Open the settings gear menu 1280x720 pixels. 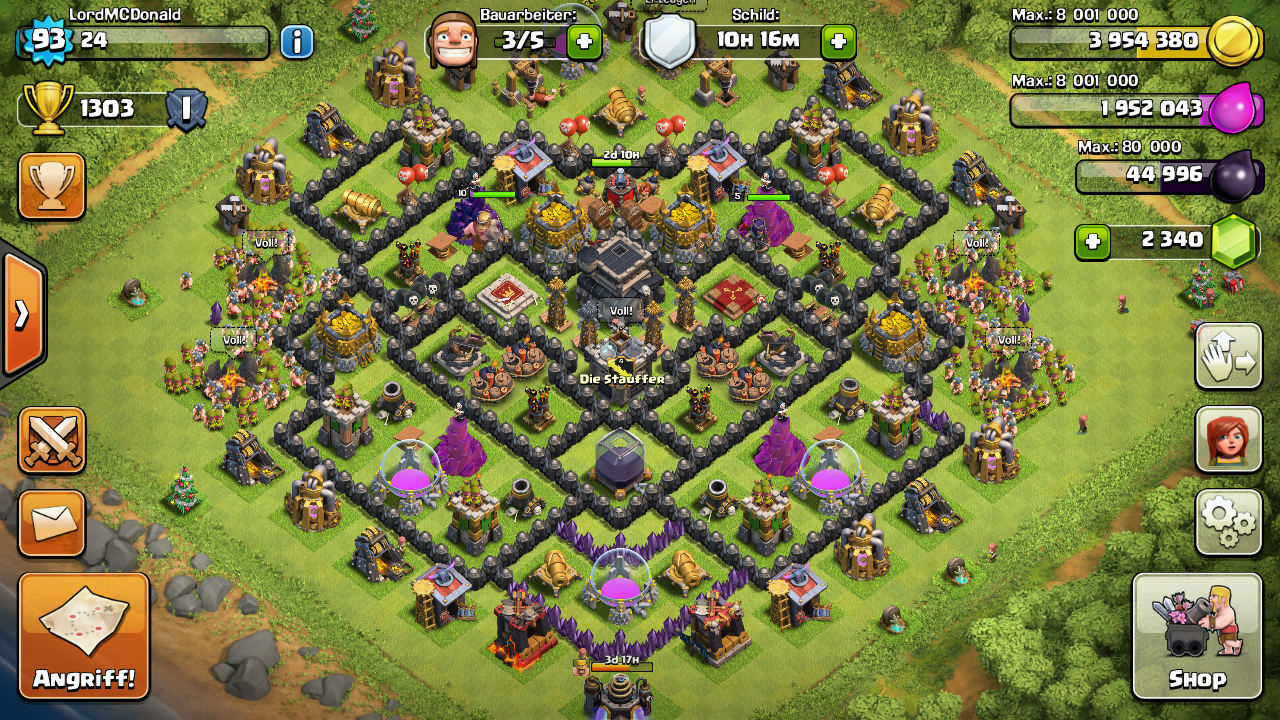(1228, 521)
